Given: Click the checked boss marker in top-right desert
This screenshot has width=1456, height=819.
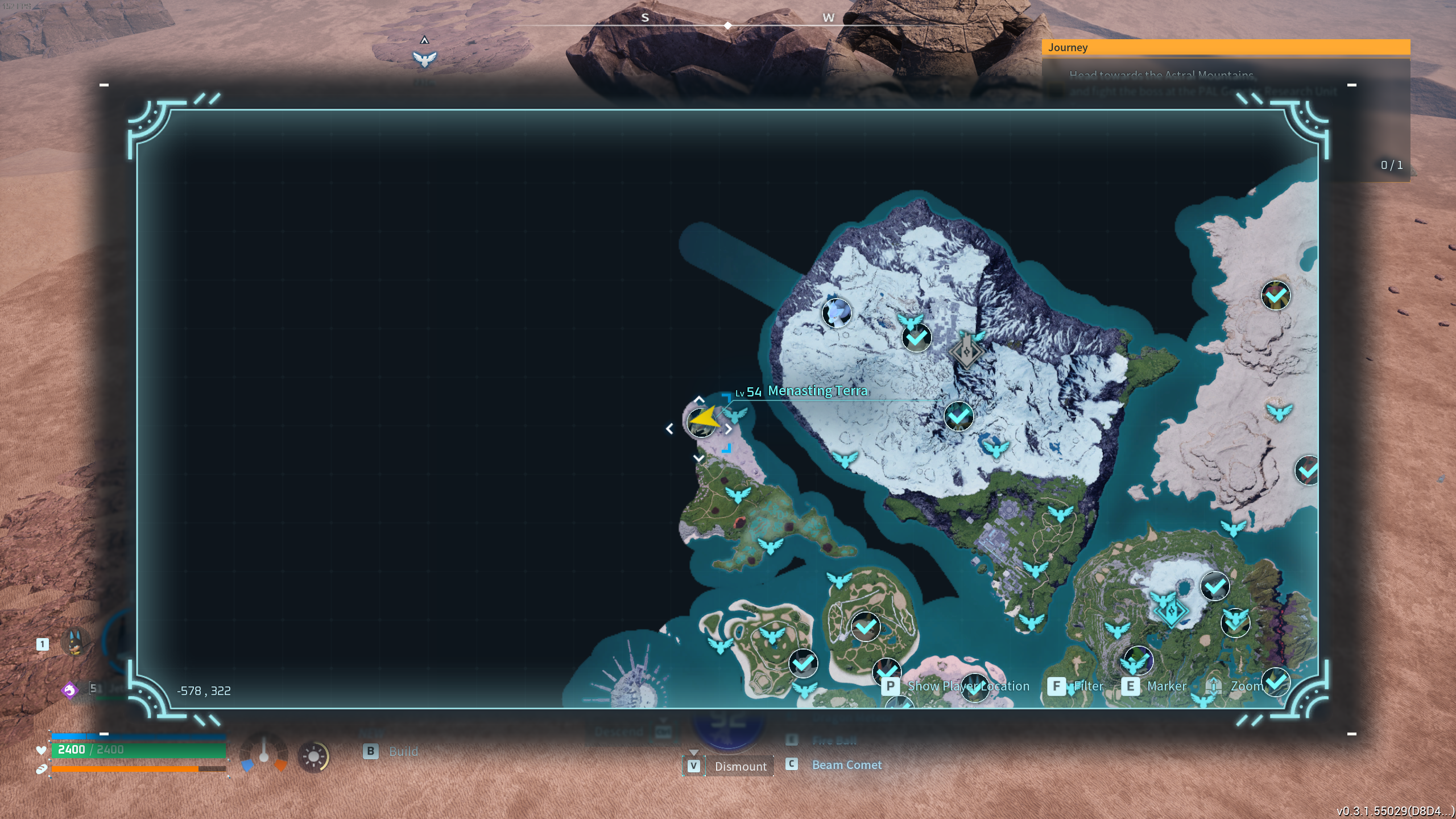Looking at the screenshot, I should tap(1276, 295).
